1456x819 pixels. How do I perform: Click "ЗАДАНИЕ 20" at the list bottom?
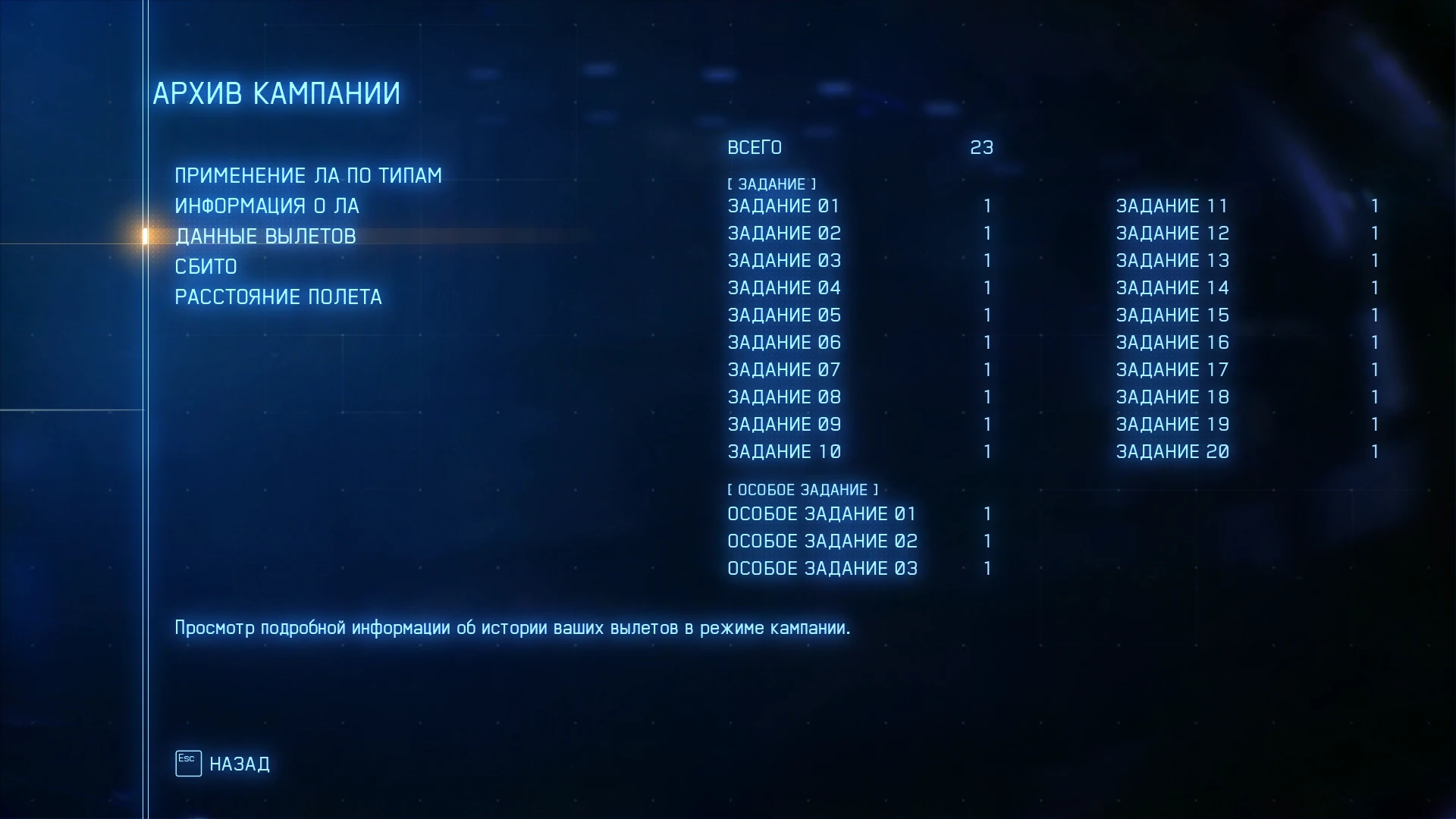[1172, 451]
